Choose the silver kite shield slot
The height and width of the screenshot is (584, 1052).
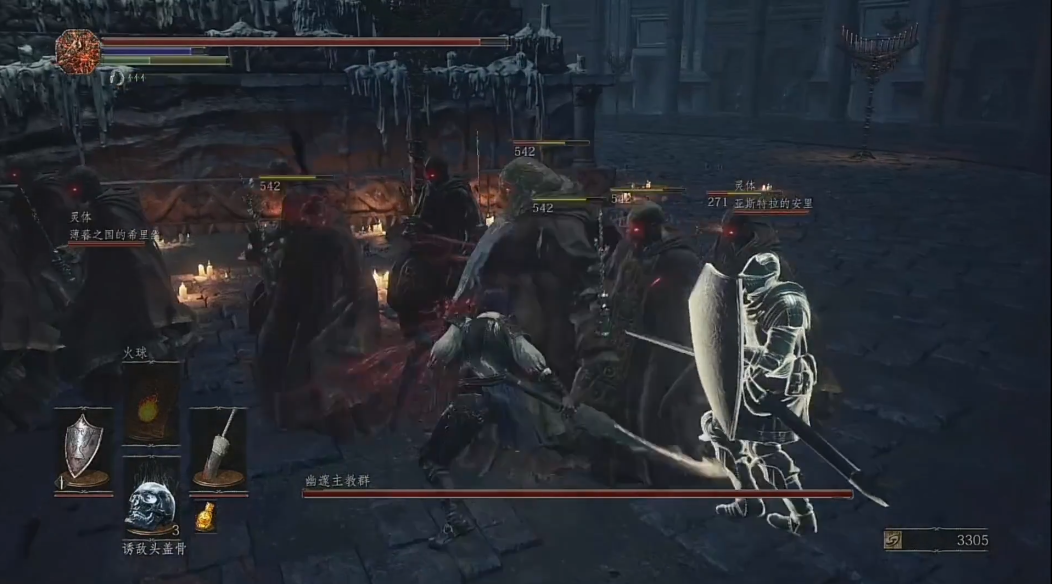(83, 449)
